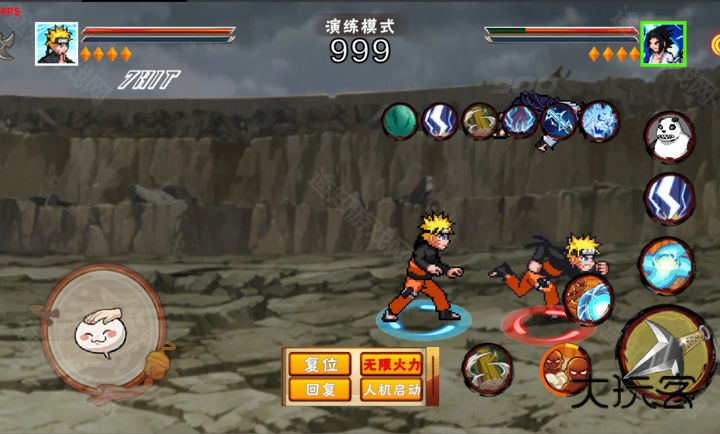Screen dimensions: 720x434
Task: Select the green-framed opponent portrait
Action: (x=663, y=44)
